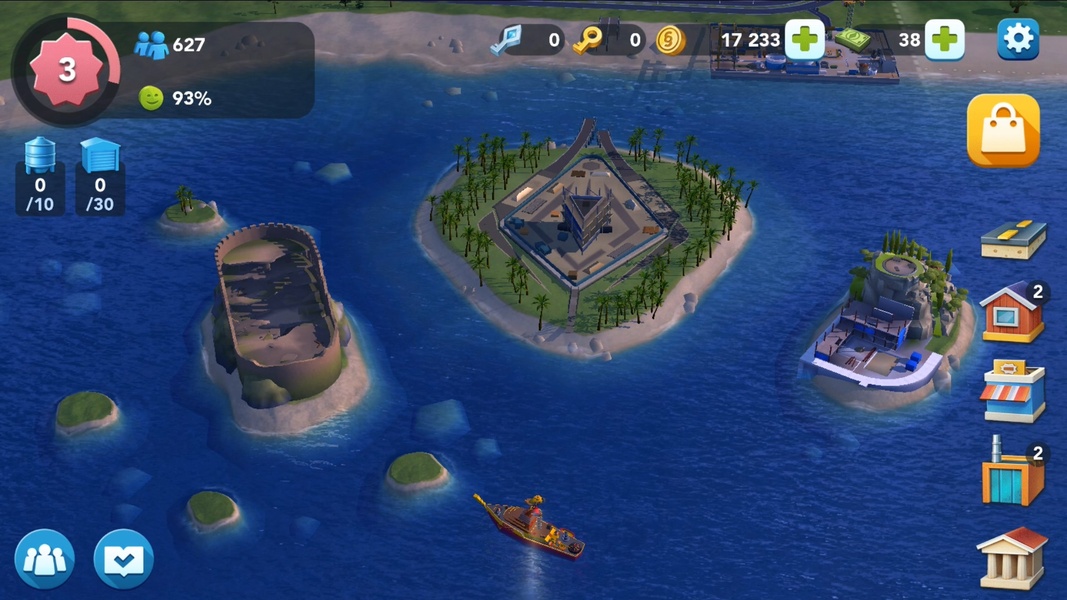Select the road building tool
Screen dimensions: 1067x600
pyautogui.click(x=1013, y=240)
